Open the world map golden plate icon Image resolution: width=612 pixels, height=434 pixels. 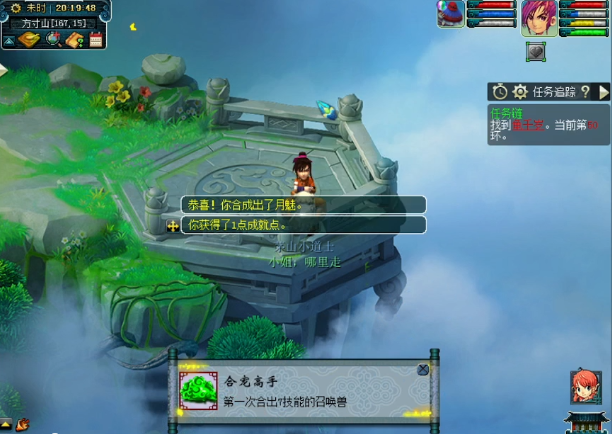click(29, 39)
